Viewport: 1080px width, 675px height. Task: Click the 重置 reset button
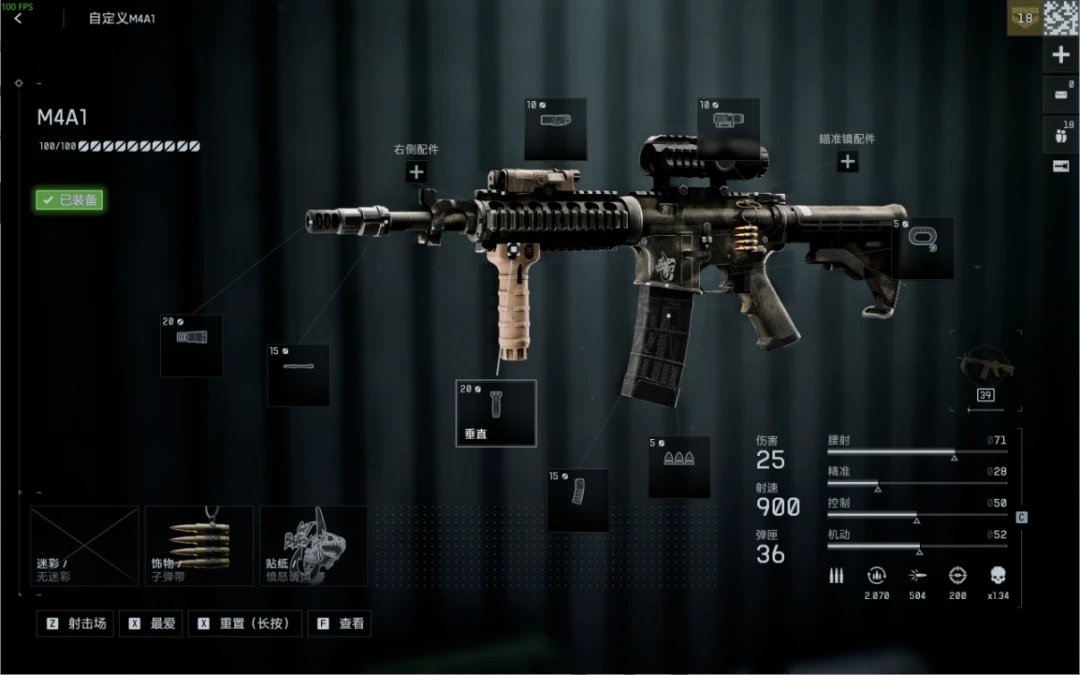pos(244,623)
